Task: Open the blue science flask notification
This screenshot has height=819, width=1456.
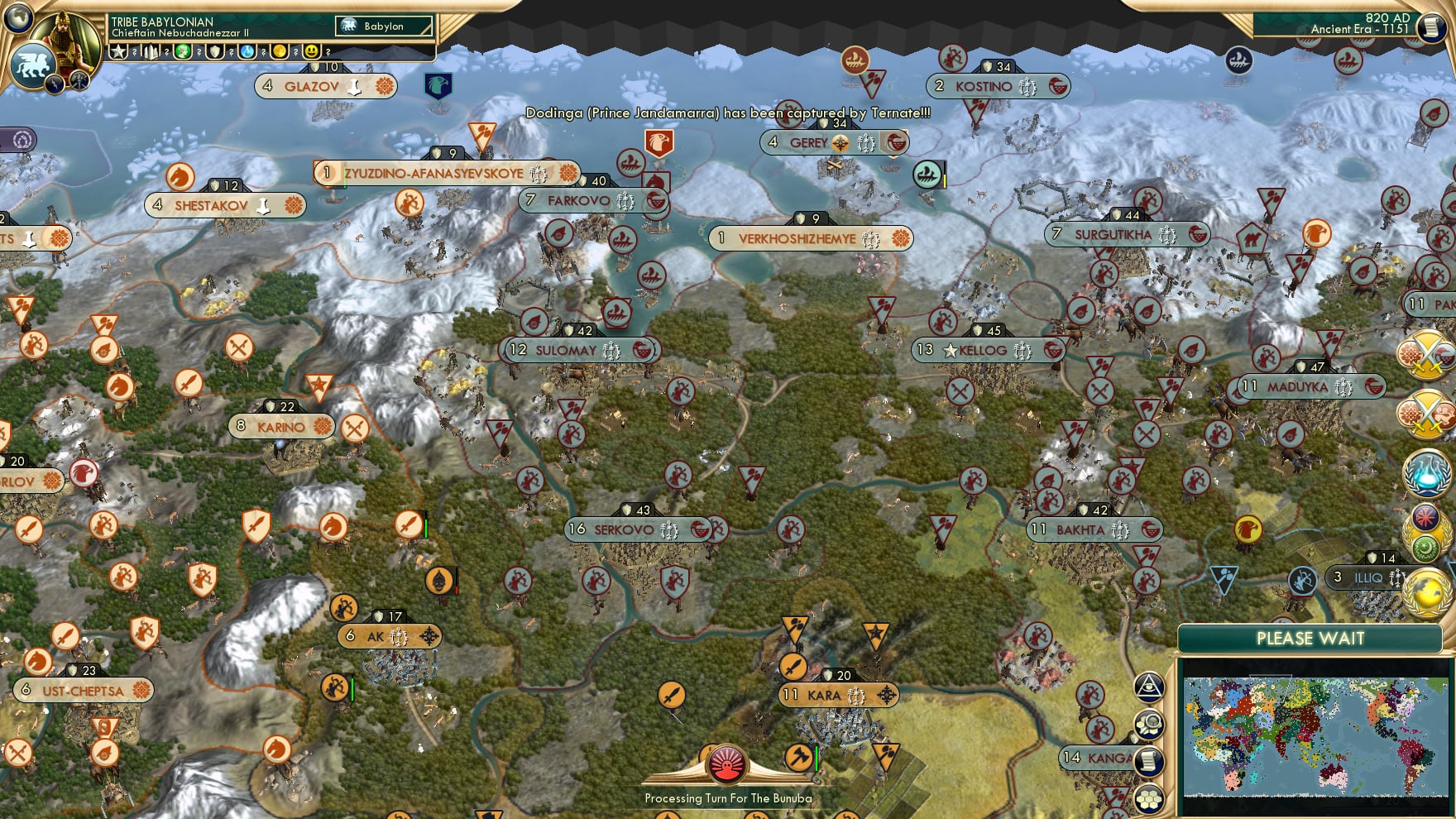Action: coord(1425,472)
